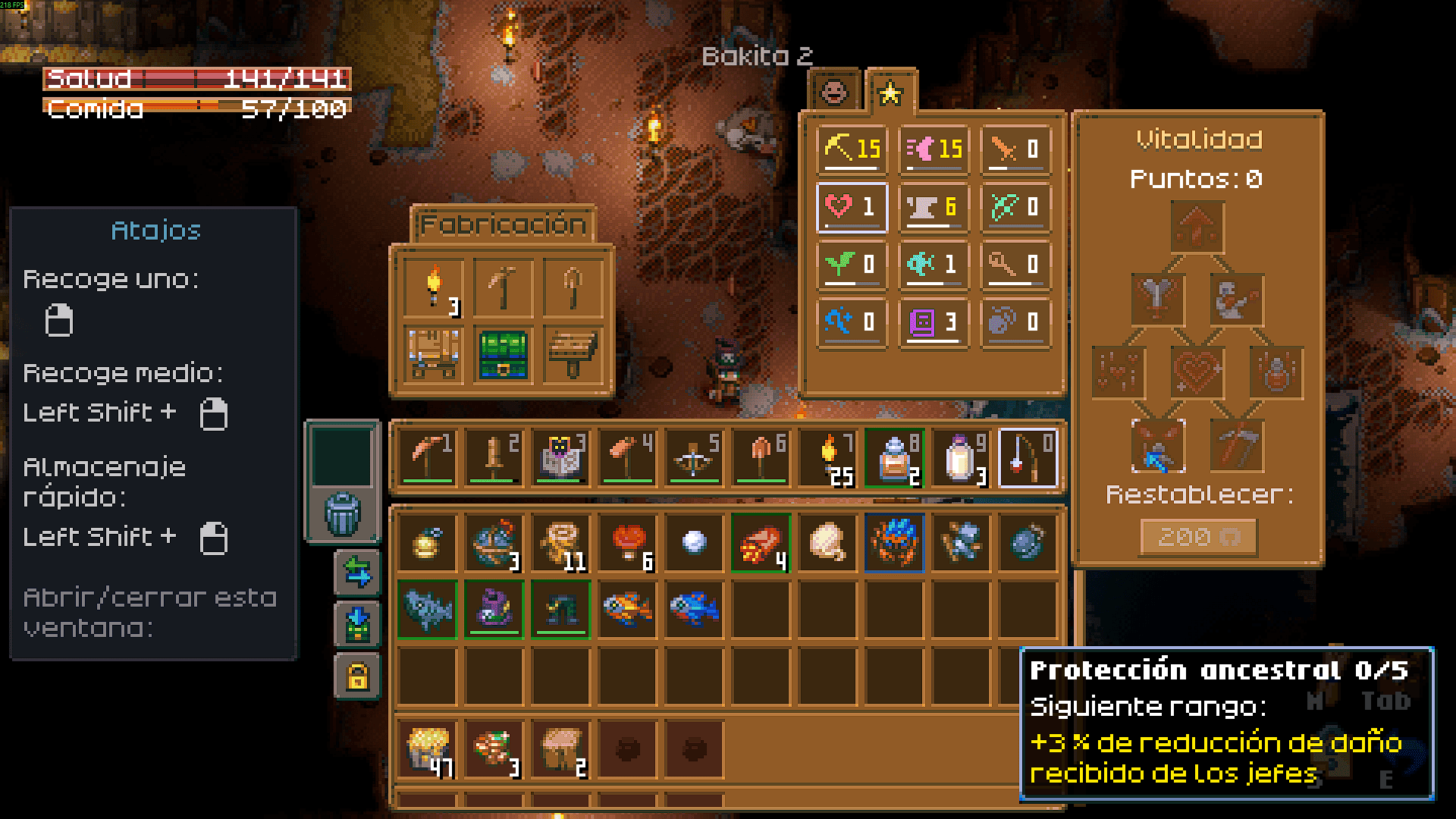Click the Restablecer 200 reset button

[1198, 537]
